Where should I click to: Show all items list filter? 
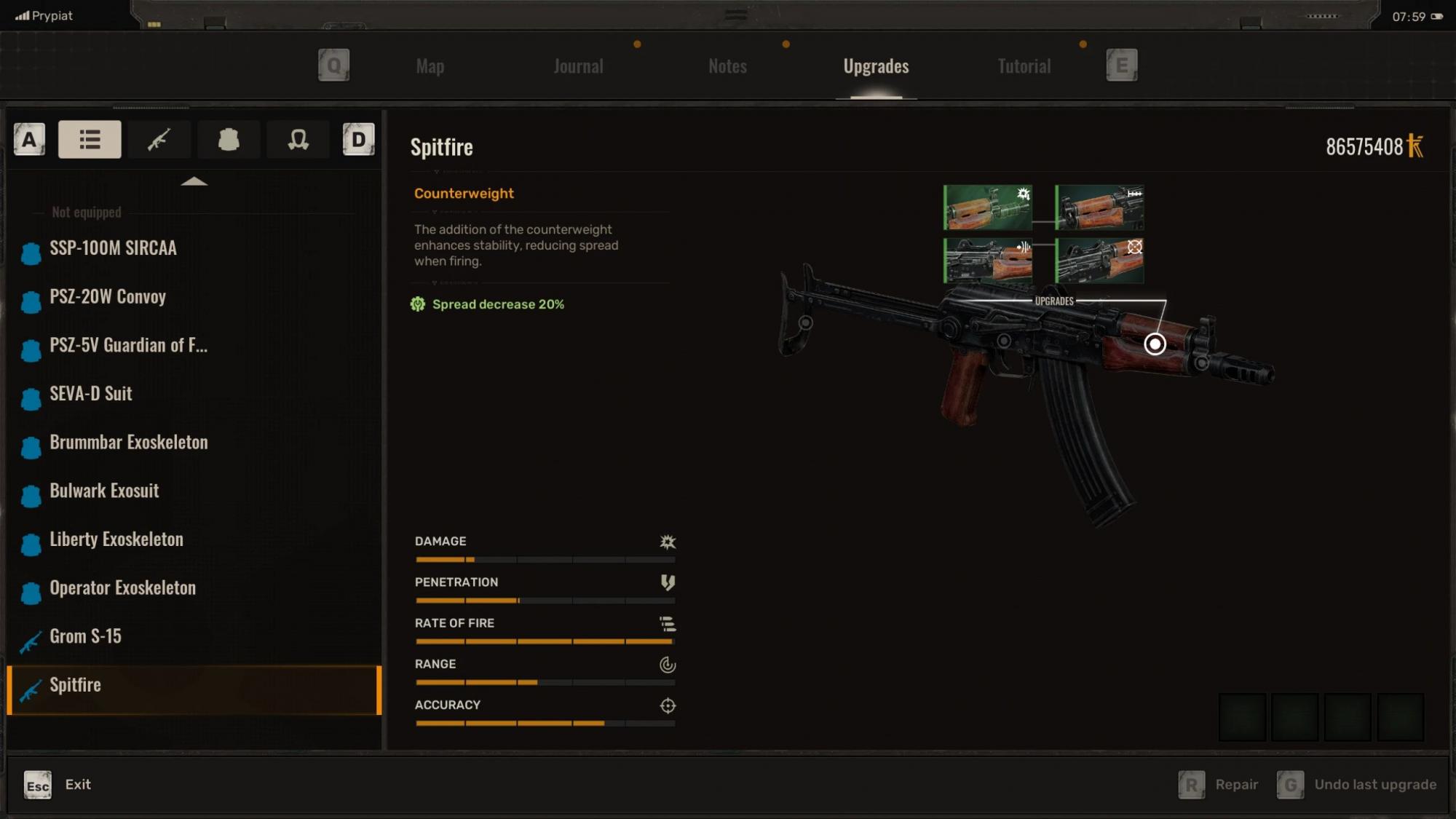pos(90,139)
